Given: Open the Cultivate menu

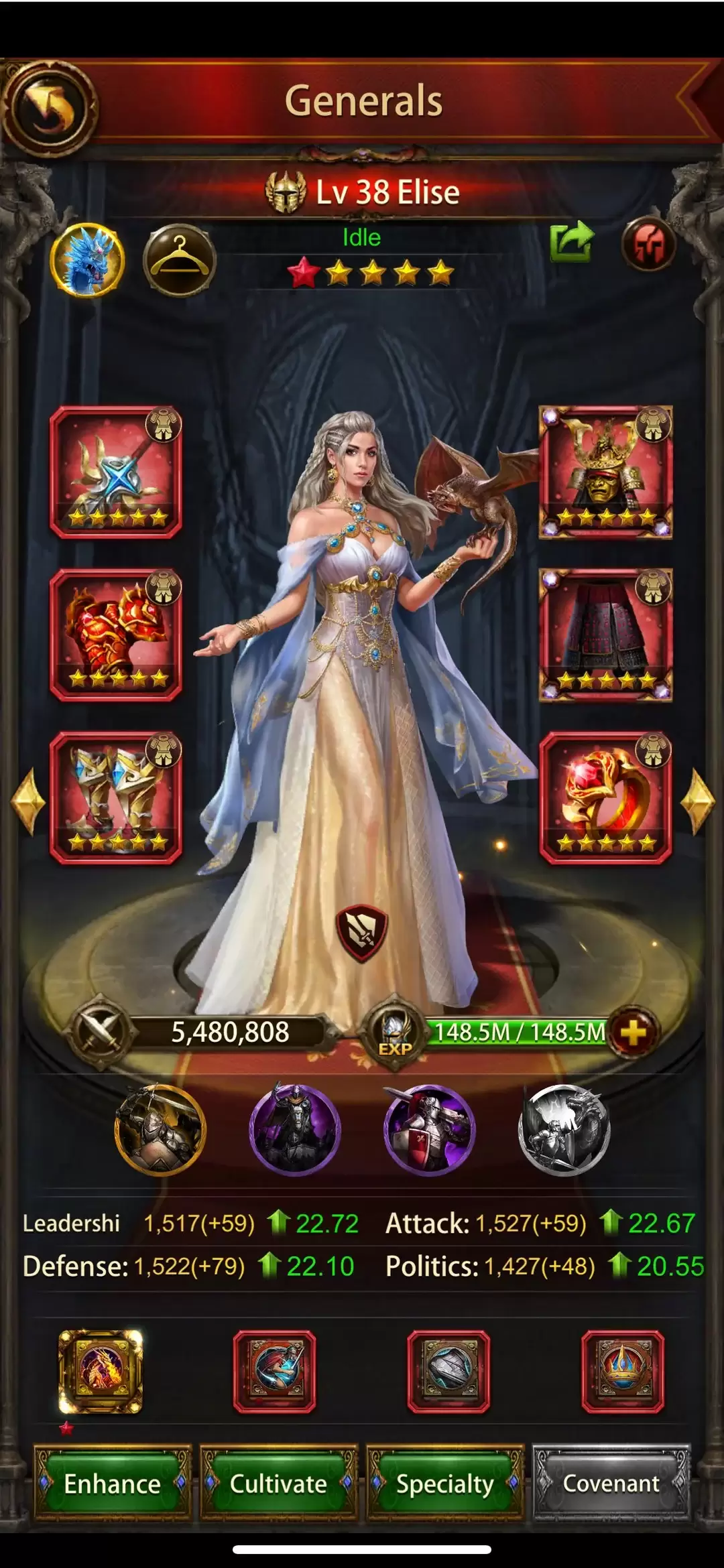Looking at the screenshot, I should (278, 1484).
